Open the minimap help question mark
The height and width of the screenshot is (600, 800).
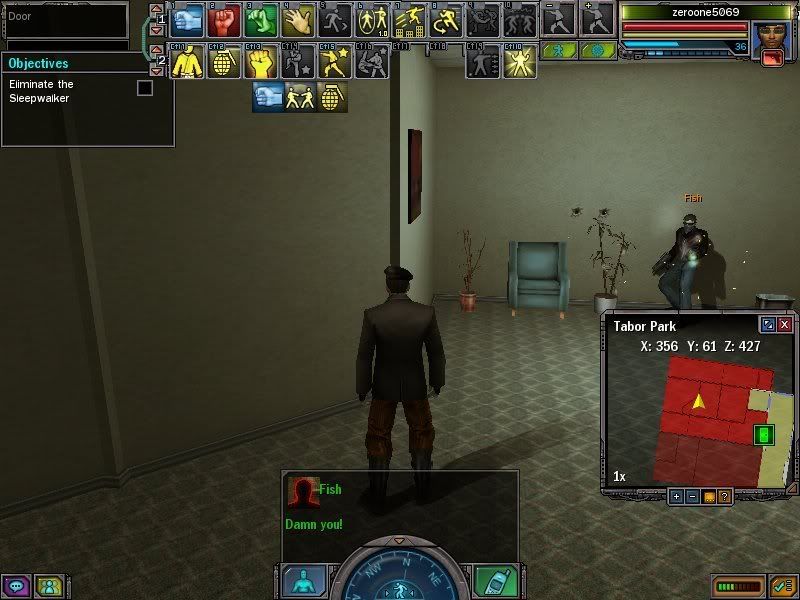(x=724, y=496)
